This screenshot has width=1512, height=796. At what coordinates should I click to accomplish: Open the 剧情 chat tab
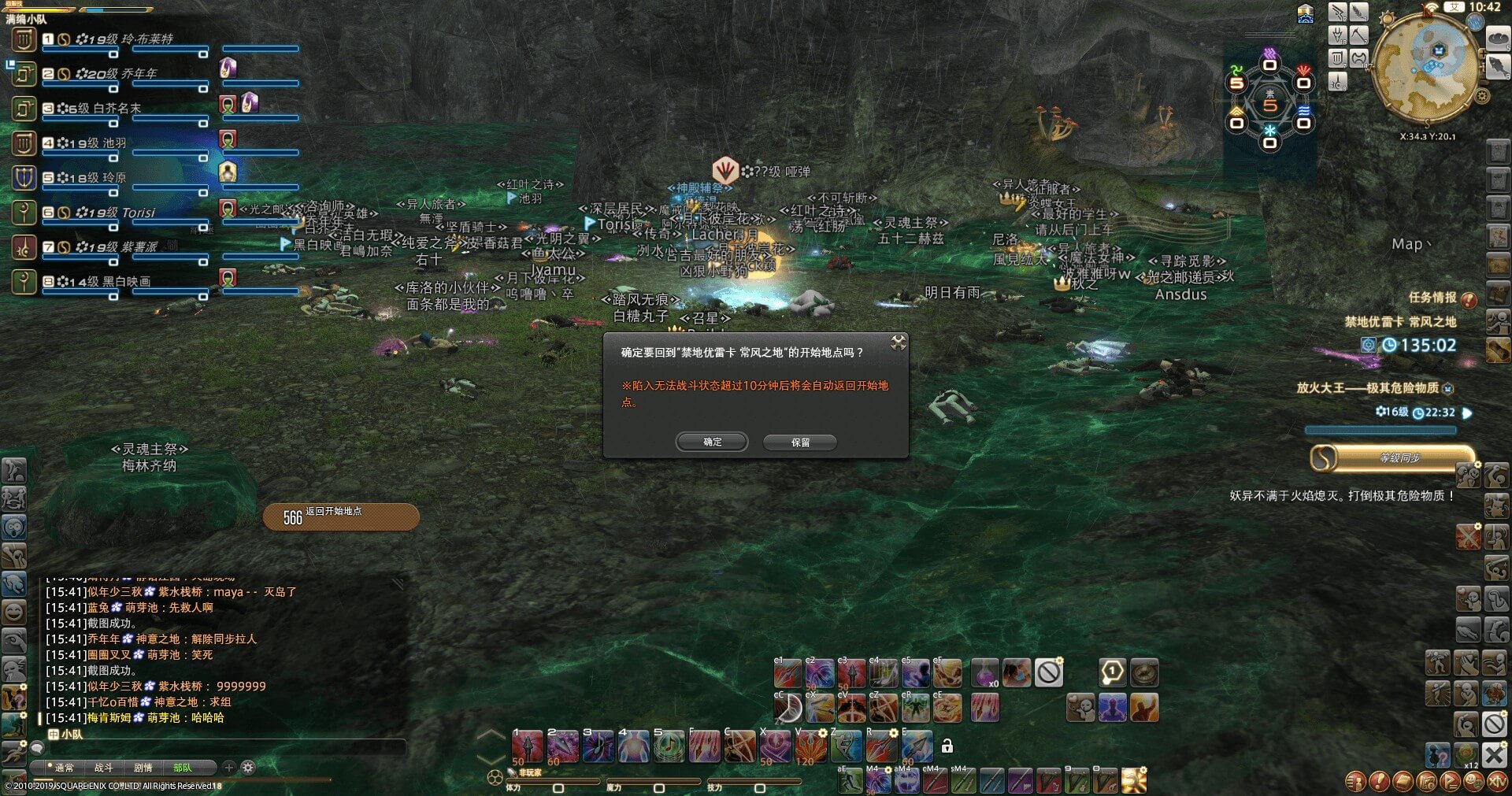coord(143,768)
